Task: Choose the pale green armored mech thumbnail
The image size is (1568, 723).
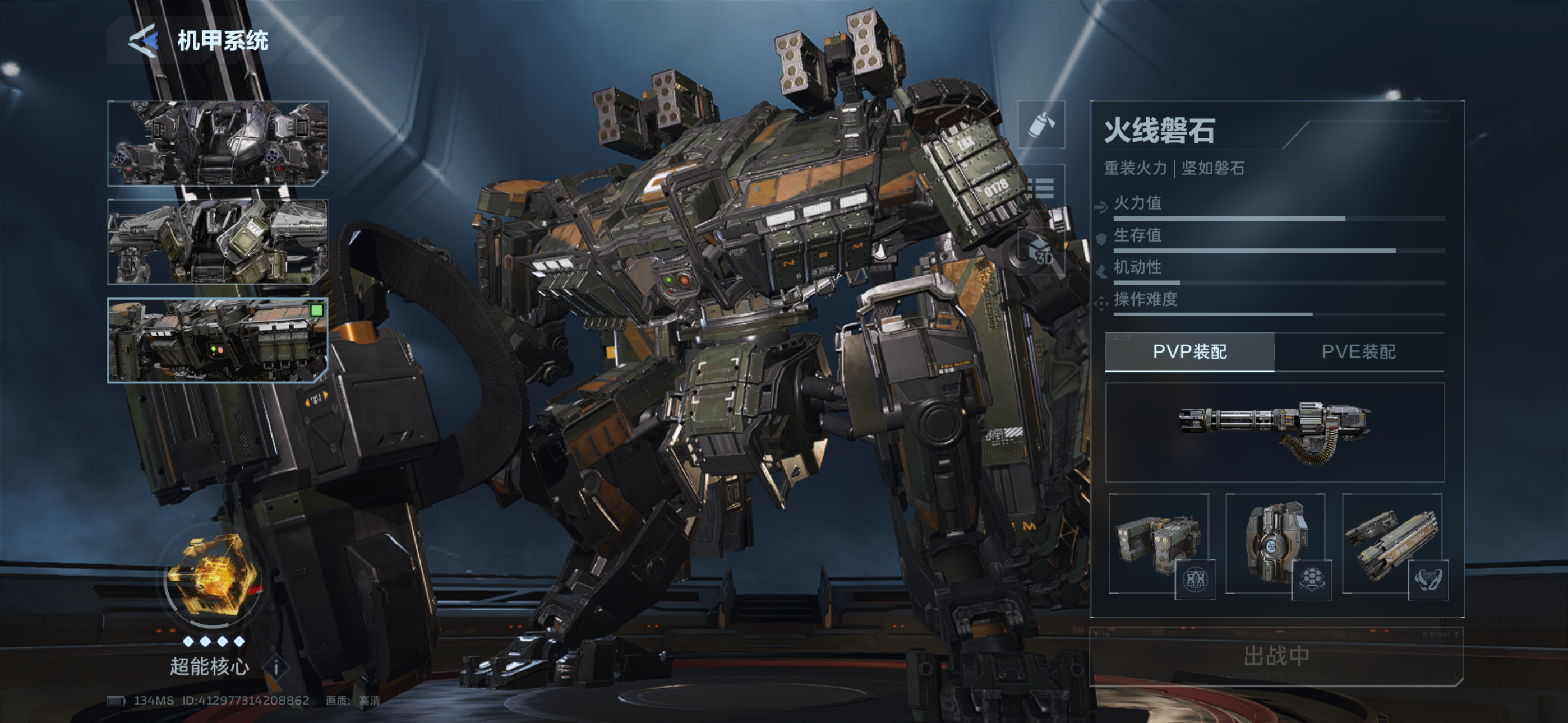Action: click(217, 242)
